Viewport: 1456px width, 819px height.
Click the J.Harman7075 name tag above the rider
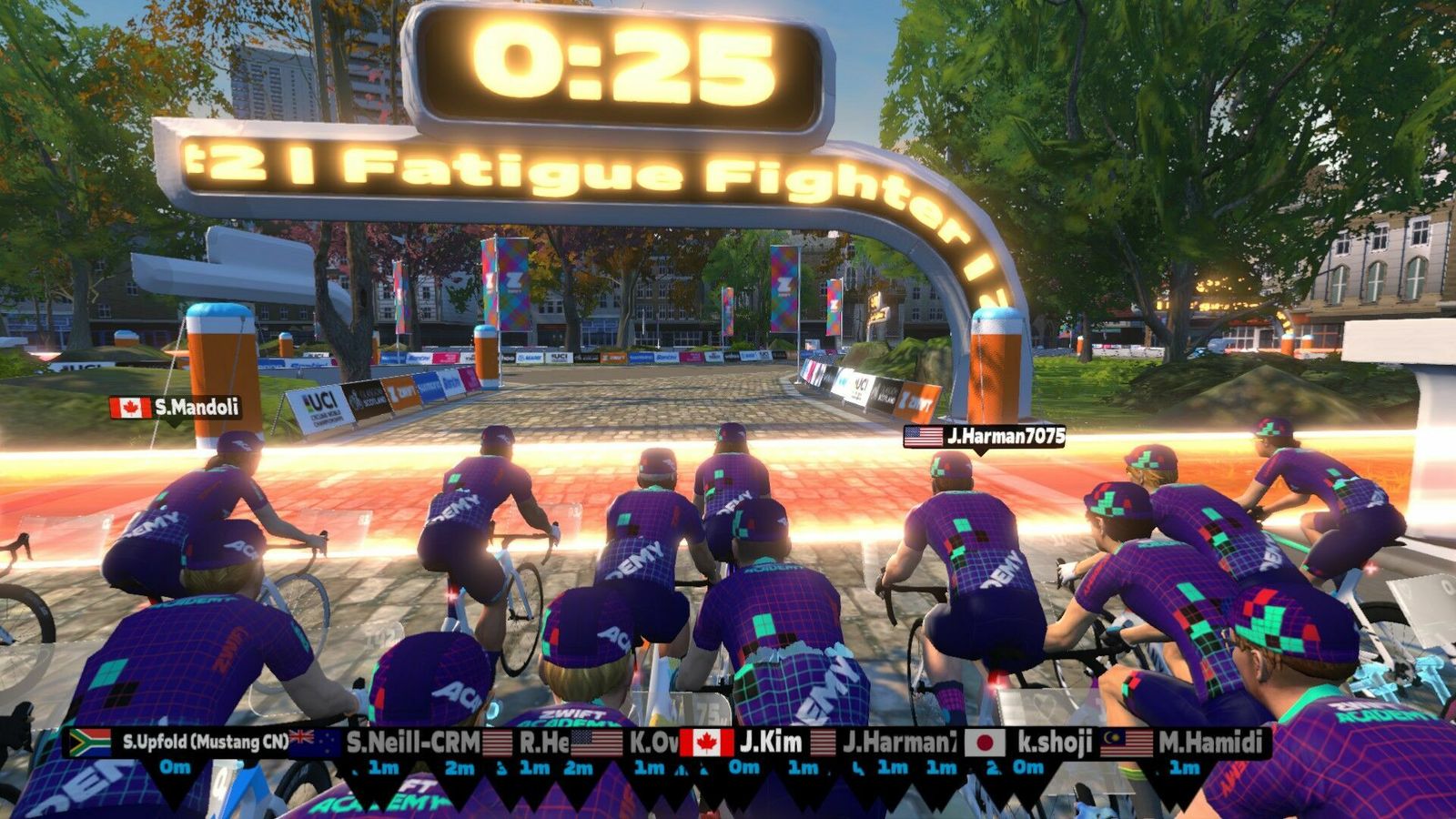984,437
